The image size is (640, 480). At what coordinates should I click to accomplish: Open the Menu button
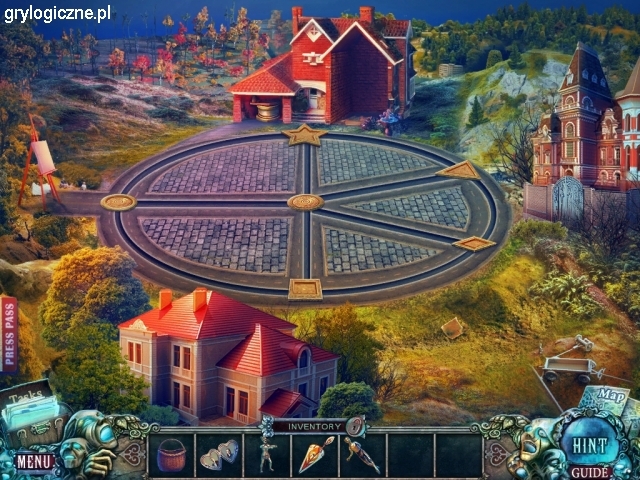[x=34, y=461]
